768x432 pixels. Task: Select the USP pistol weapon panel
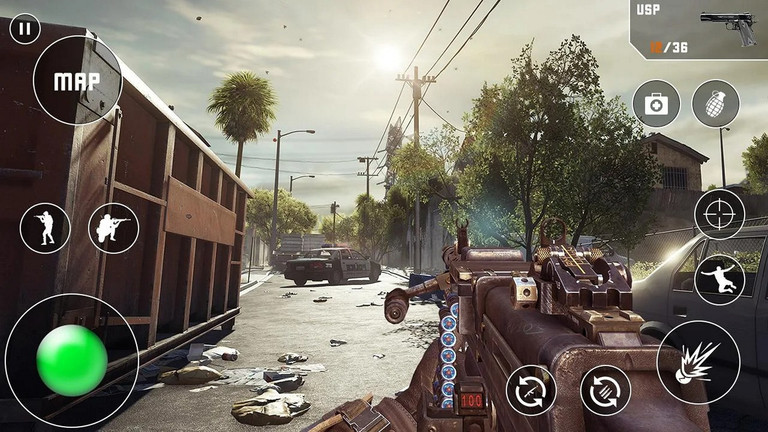click(x=699, y=29)
